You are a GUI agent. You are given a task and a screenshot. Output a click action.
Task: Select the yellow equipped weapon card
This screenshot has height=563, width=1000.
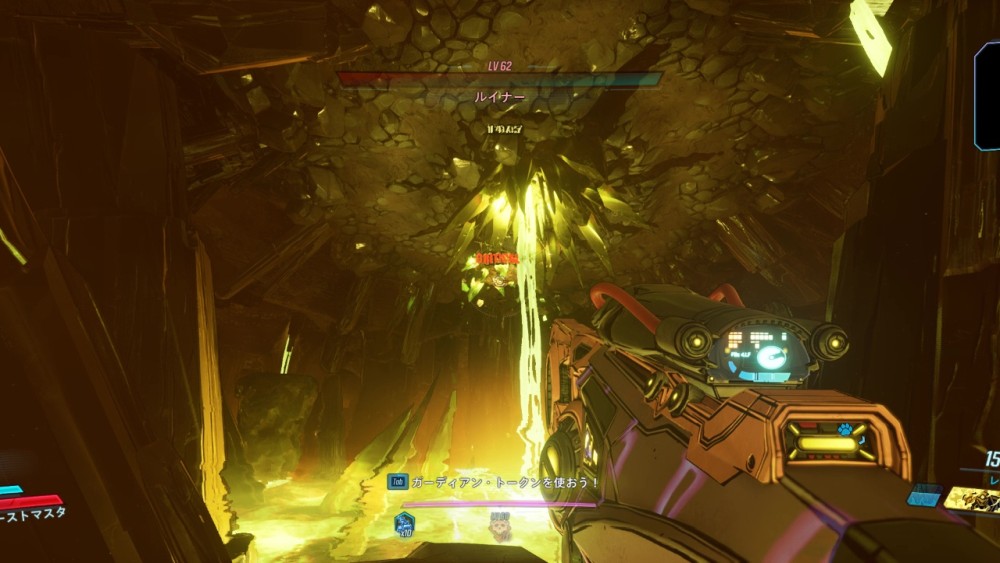tap(972, 499)
